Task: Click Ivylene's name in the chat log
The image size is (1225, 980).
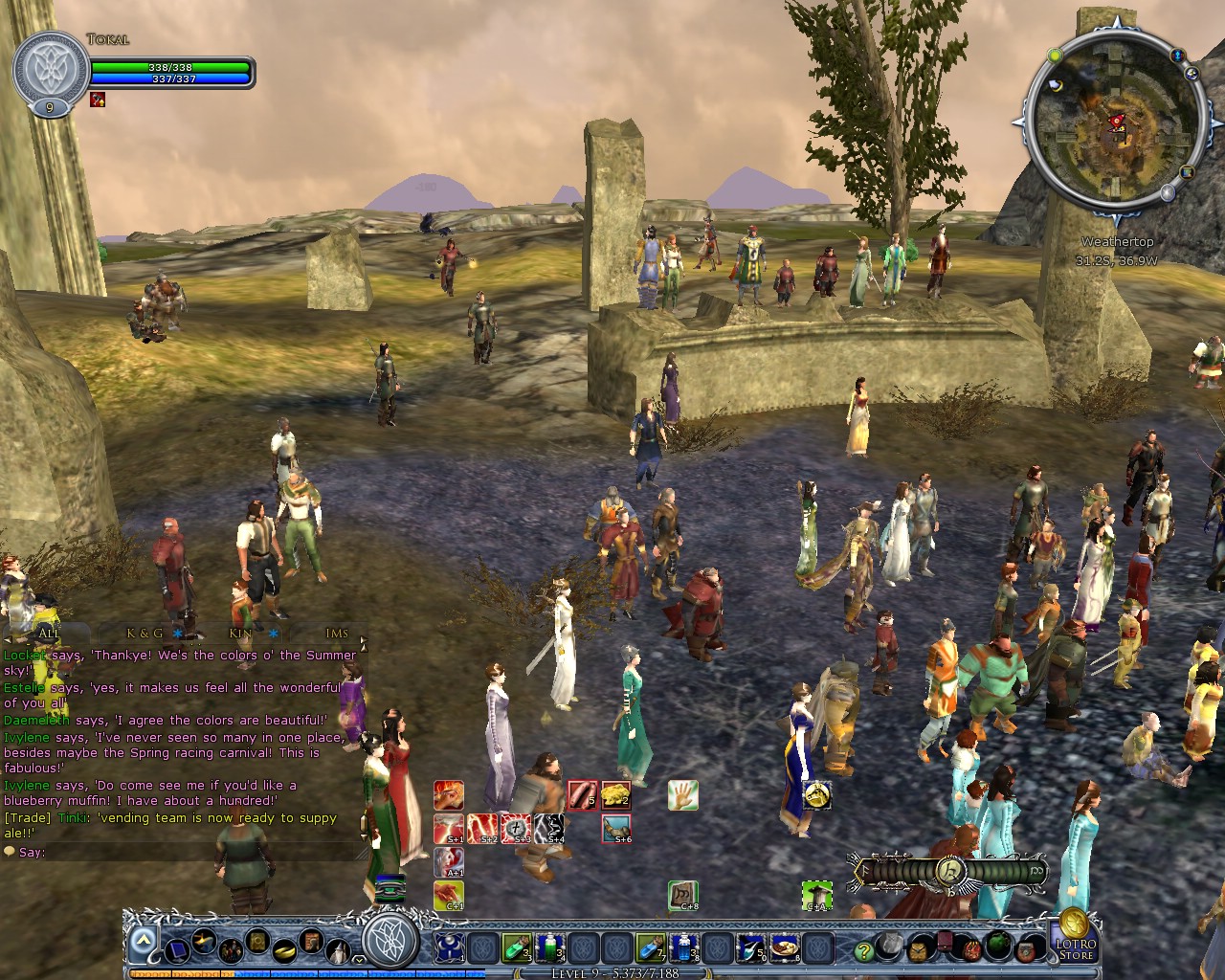Action: [x=26, y=737]
